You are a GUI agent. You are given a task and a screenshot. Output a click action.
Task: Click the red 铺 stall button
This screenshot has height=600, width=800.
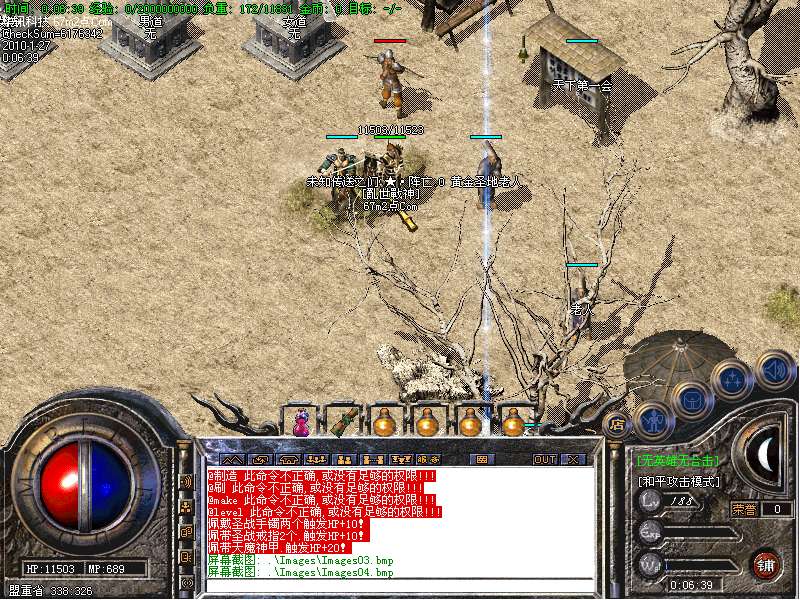tap(765, 563)
